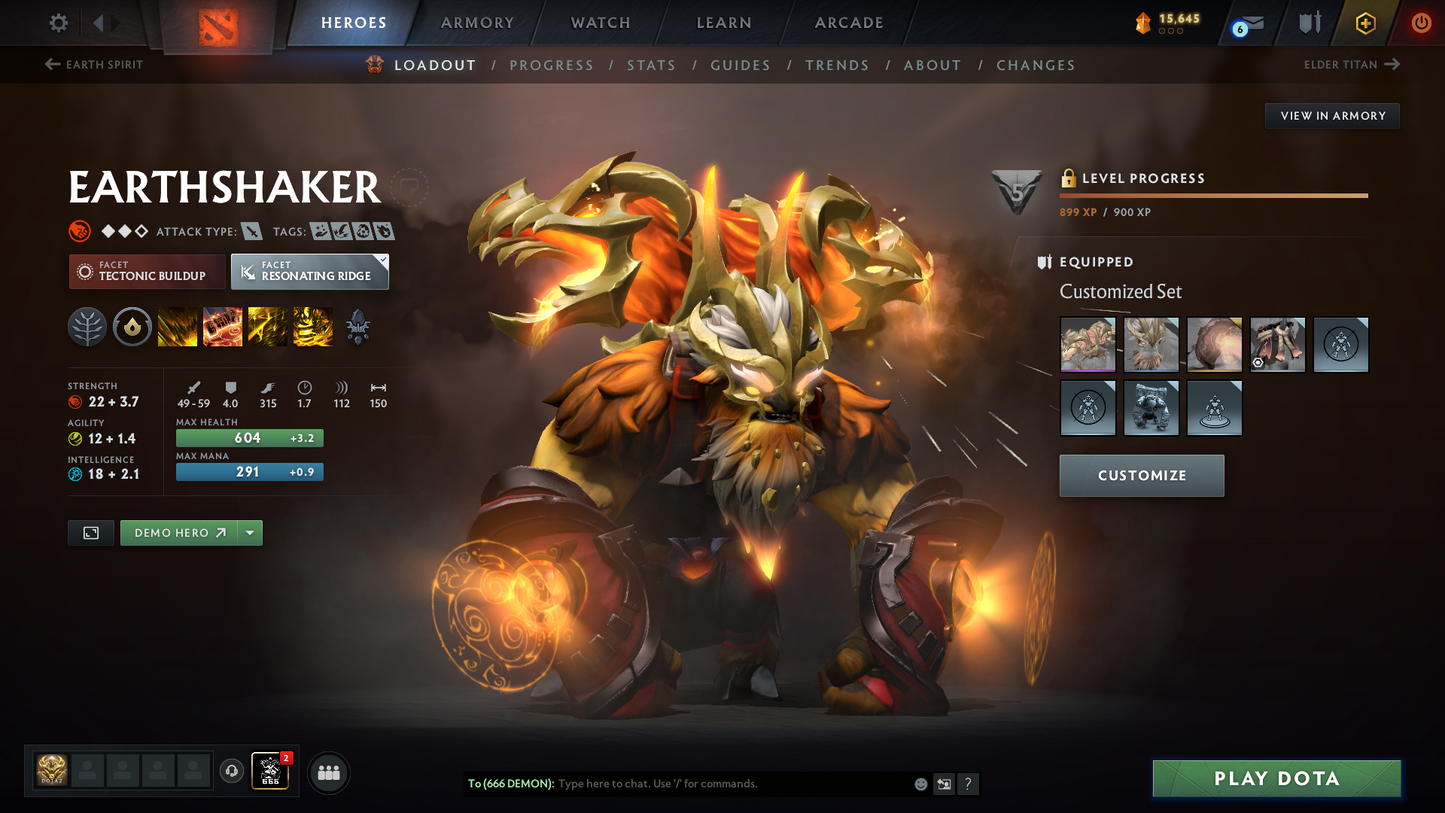Image resolution: width=1445 pixels, height=813 pixels.
Task: Click the Level Progress XP bar
Action: click(x=1213, y=196)
